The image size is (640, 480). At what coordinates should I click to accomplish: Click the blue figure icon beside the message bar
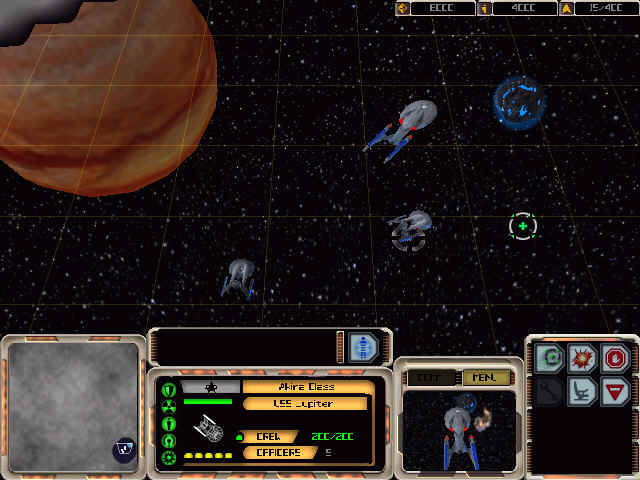coord(363,347)
